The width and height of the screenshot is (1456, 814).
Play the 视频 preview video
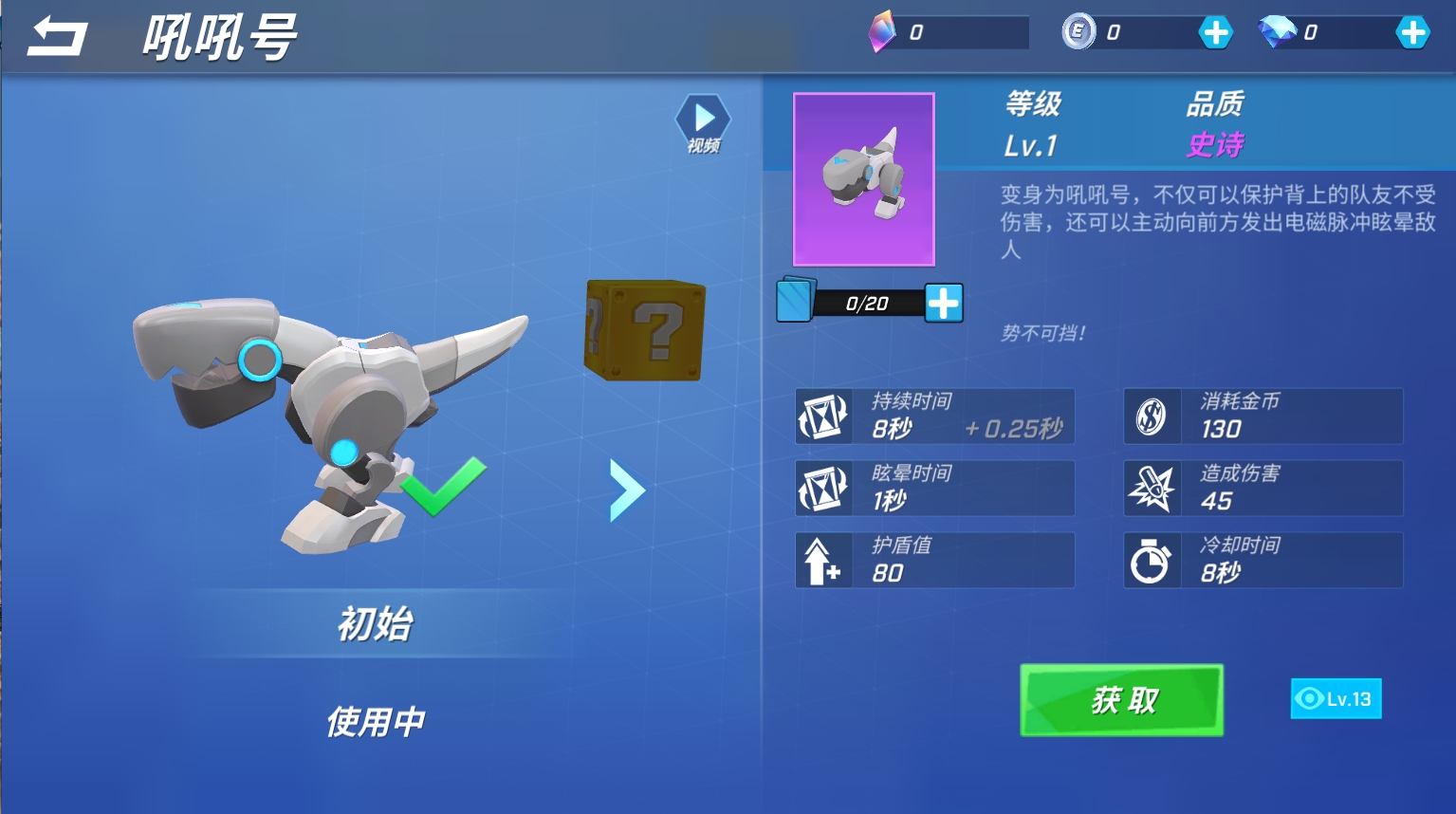point(703,123)
